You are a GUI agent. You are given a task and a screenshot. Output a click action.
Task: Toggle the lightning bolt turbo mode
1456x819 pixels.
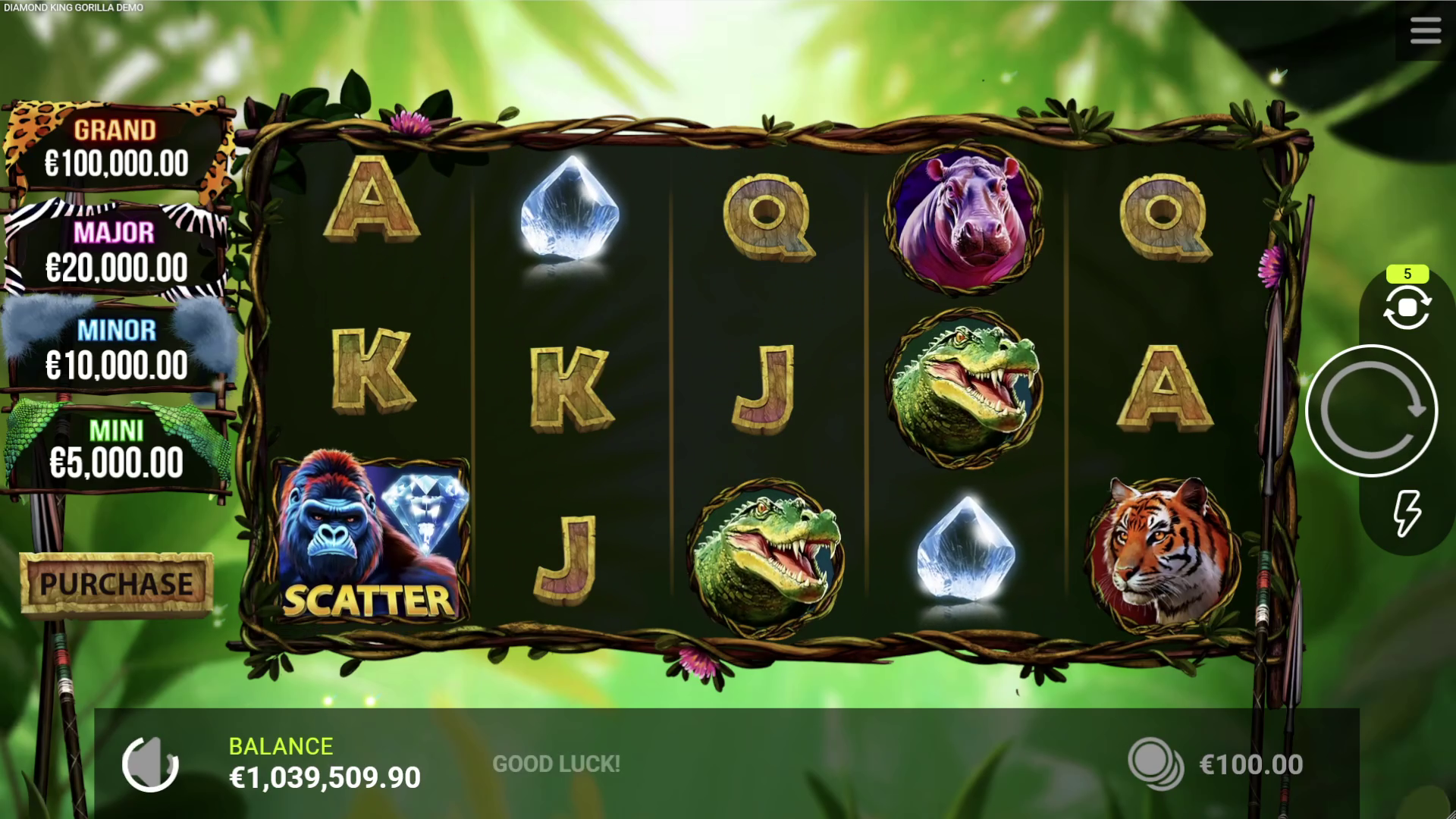click(1407, 513)
